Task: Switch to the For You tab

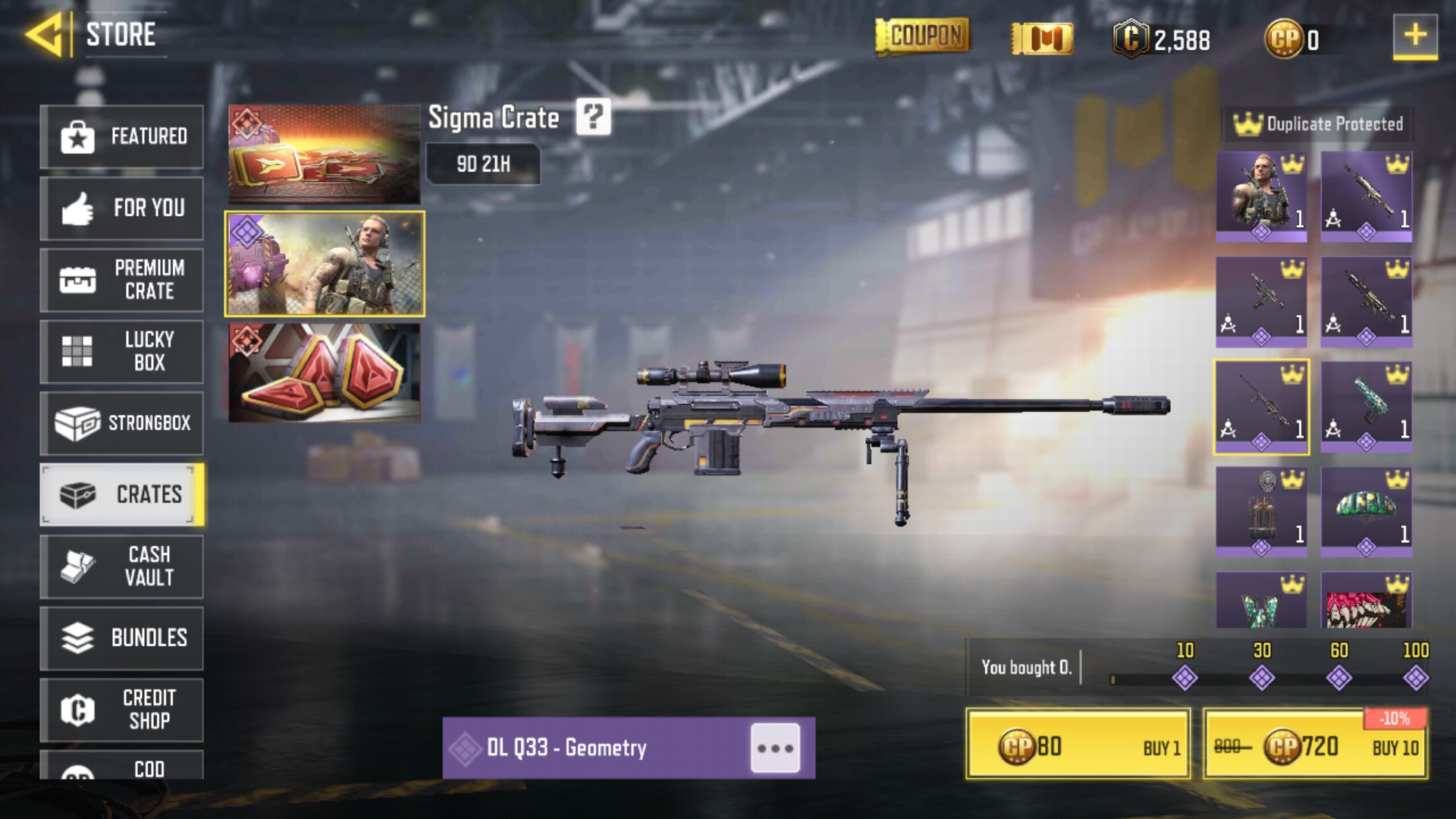Action: [x=121, y=208]
